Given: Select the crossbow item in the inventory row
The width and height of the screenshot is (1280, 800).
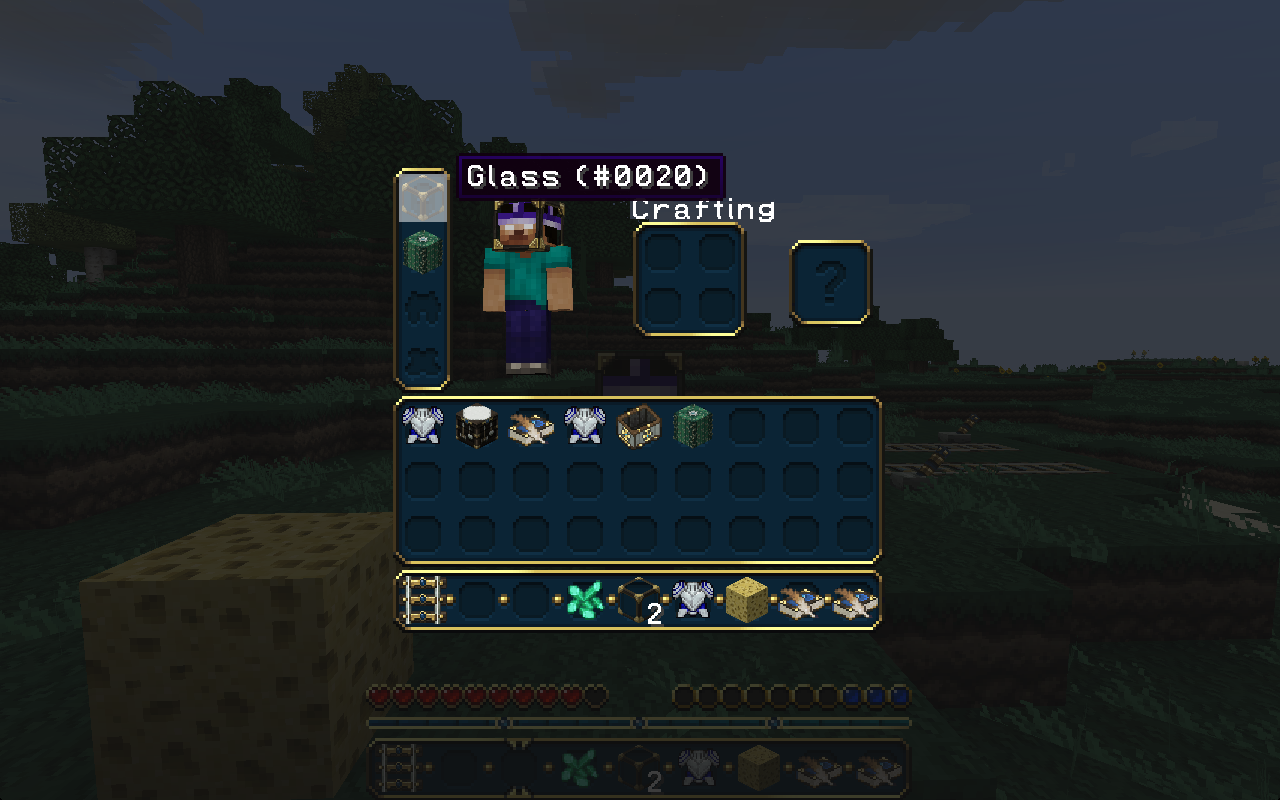Looking at the screenshot, I should click(x=532, y=425).
